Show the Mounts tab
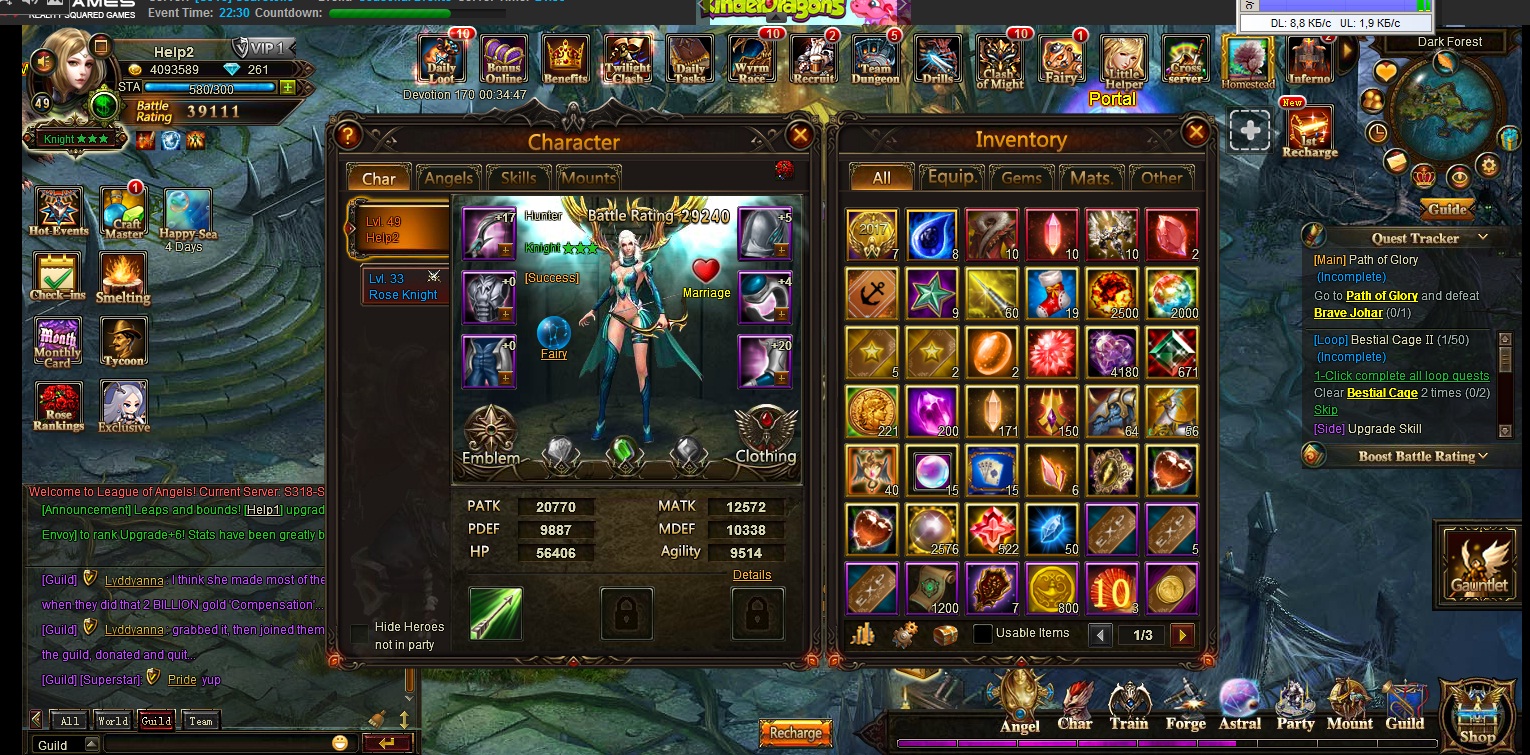The width and height of the screenshot is (1530, 755). point(588,178)
